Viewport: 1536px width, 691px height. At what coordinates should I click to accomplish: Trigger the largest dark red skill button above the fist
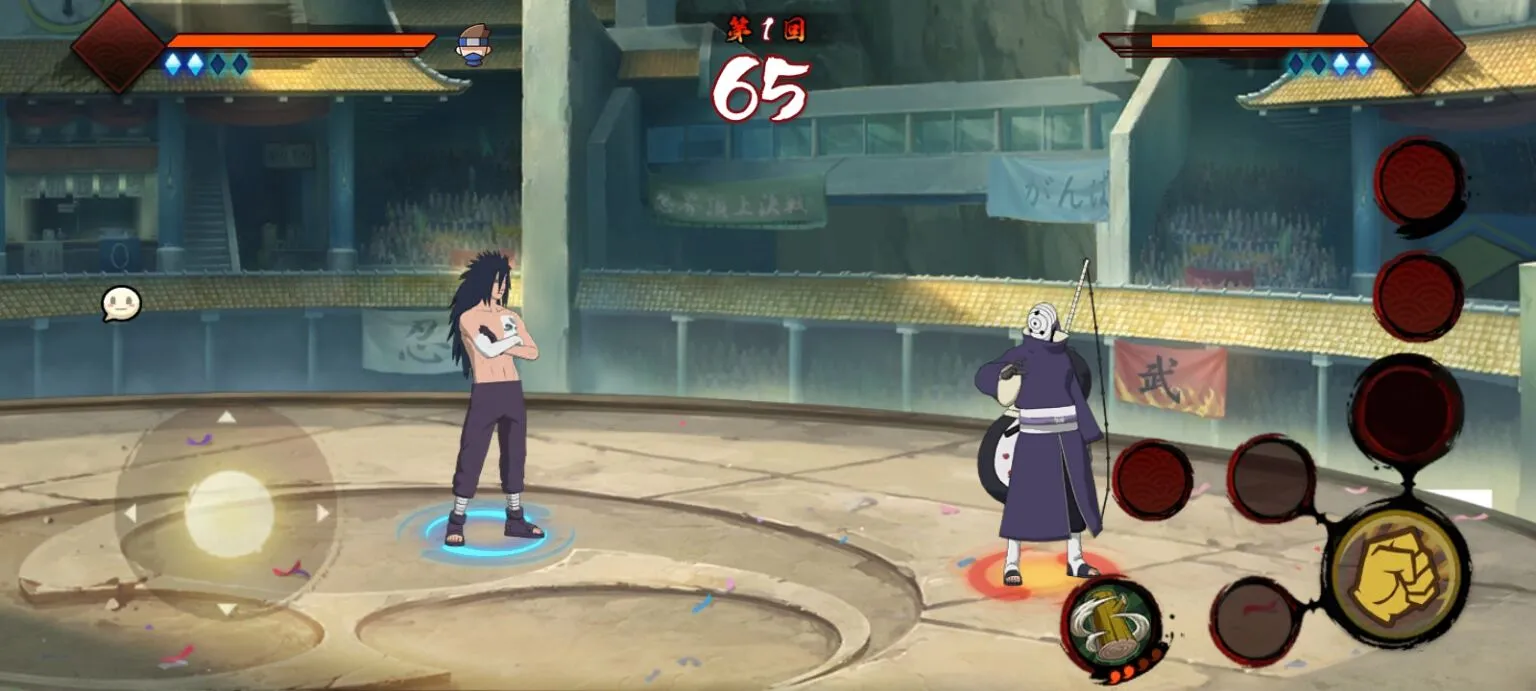coord(1406,408)
